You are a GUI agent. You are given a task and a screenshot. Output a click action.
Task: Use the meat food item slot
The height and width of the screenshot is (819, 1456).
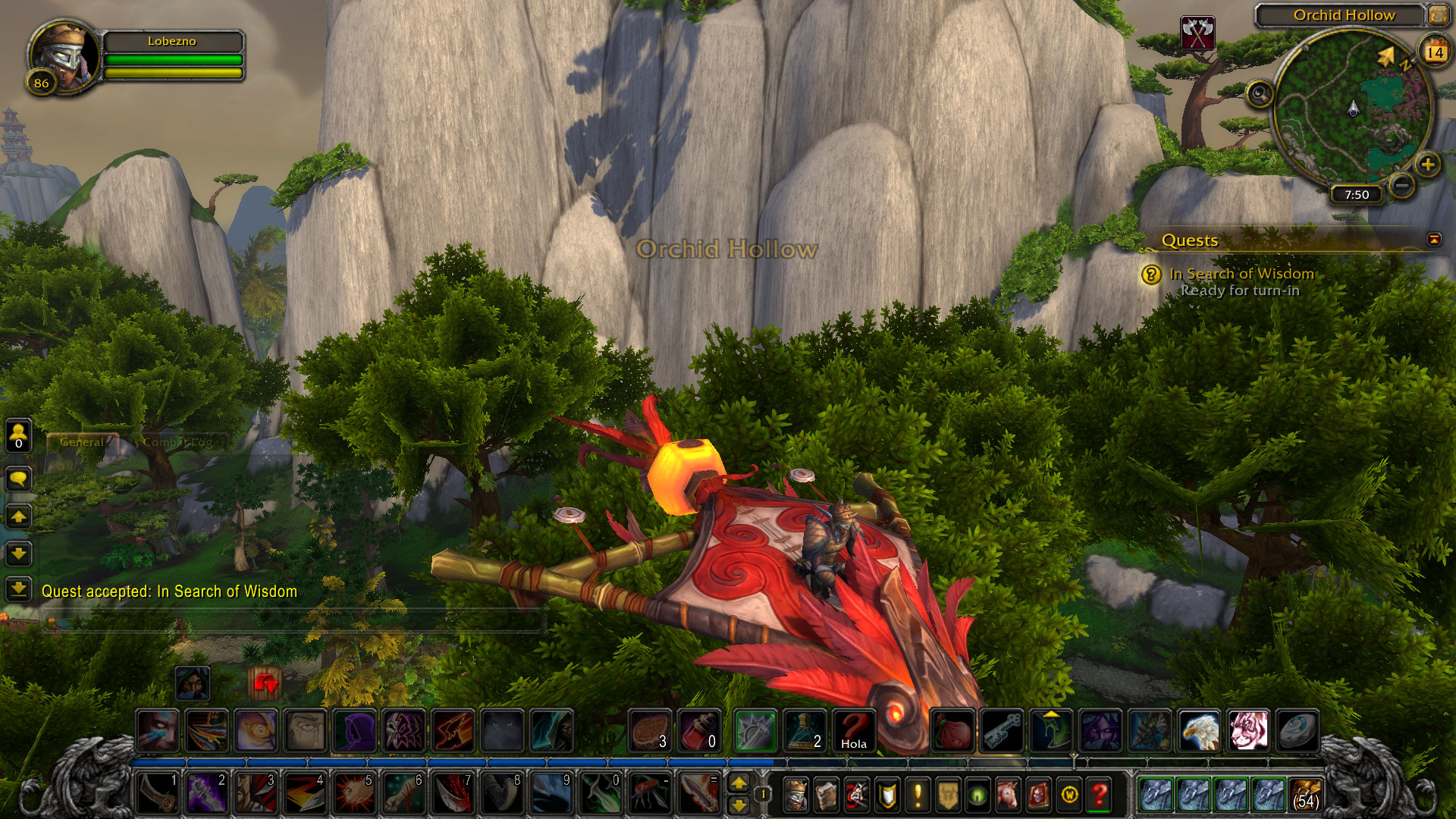click(x=651, y=731)
